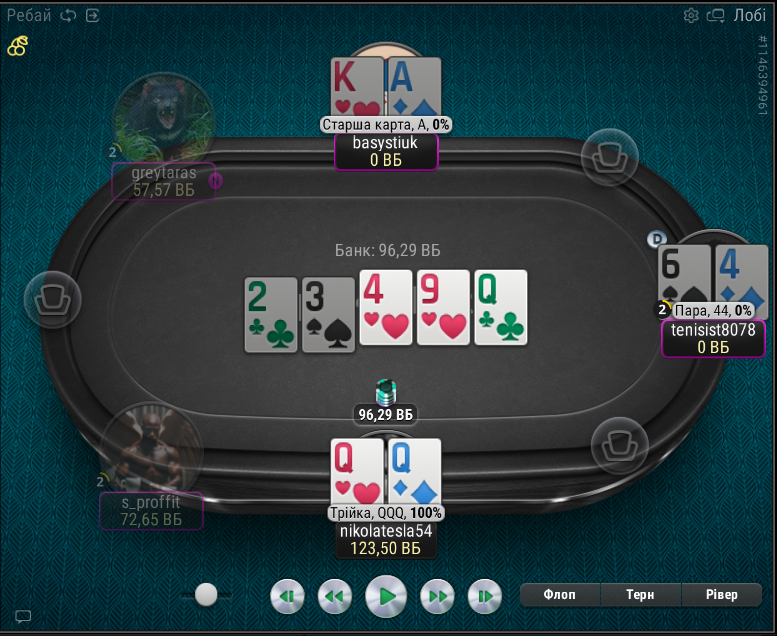The image size is (777, 636).
Task: Open the chat bubble icon
Action: (x=23, y=616)
